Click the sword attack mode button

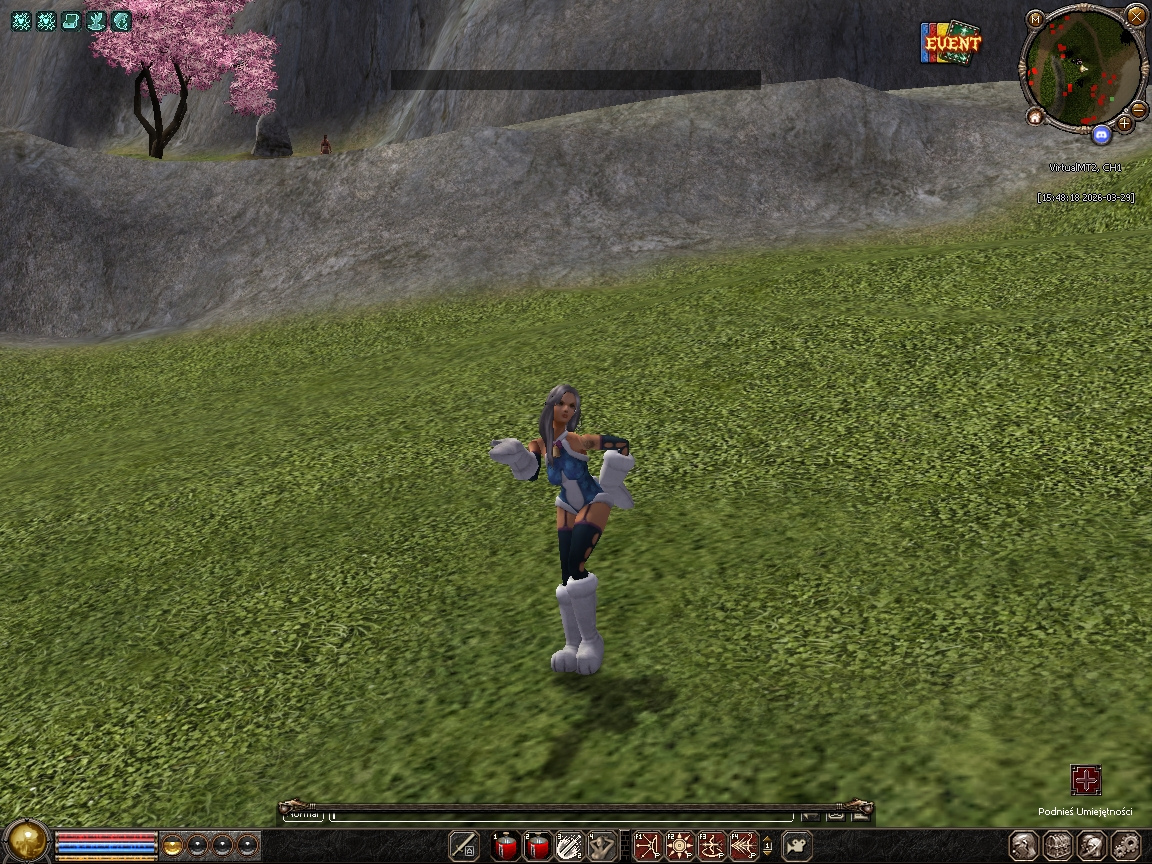(x=464, y=846)
